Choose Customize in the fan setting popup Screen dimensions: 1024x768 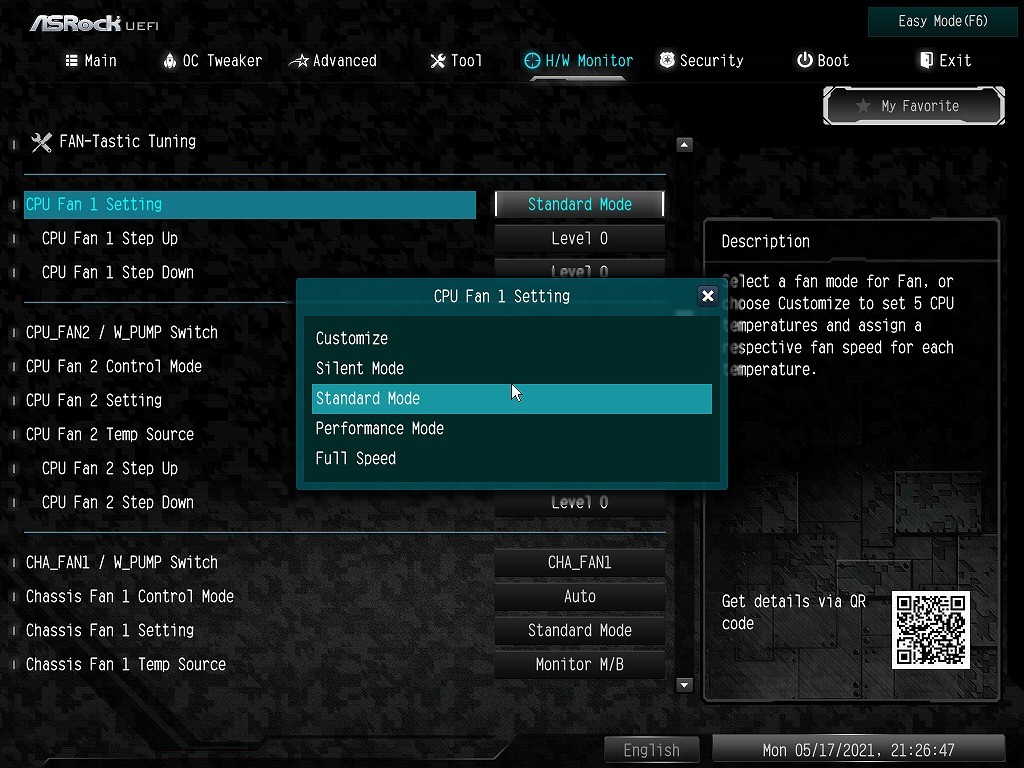(x=352, y=338)
